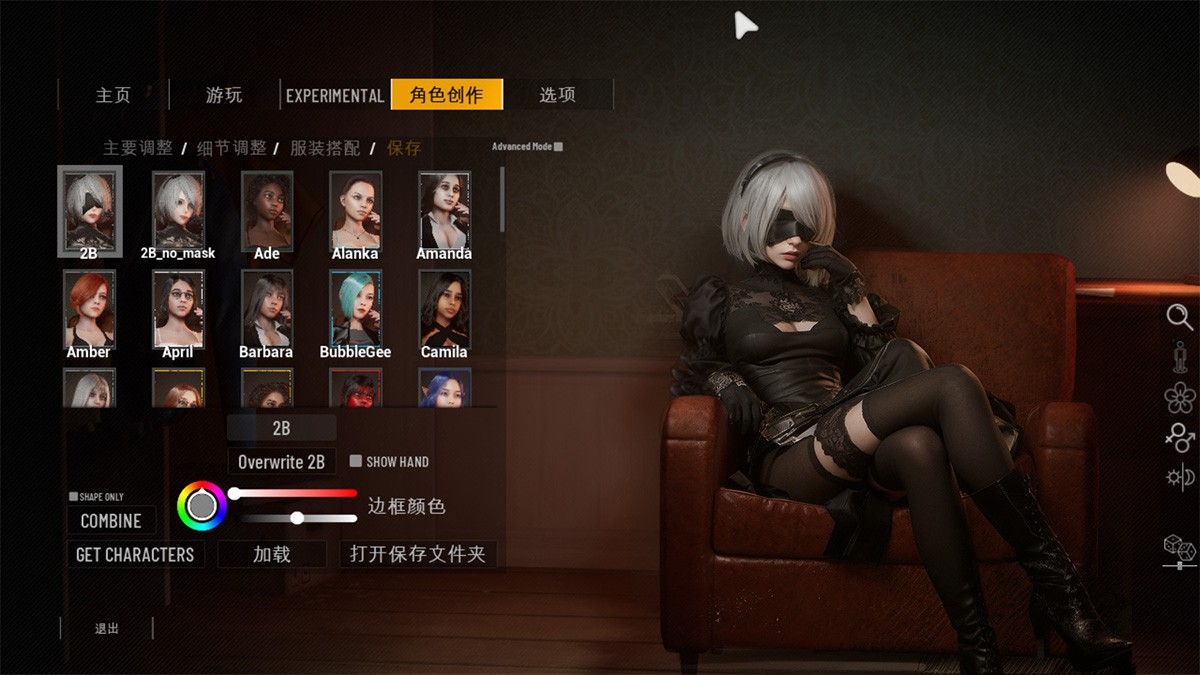Click the magnifying glass icon
The width and height of the screenshot is (1200, 675).
pyautogui.click(x=1180, y=317)
